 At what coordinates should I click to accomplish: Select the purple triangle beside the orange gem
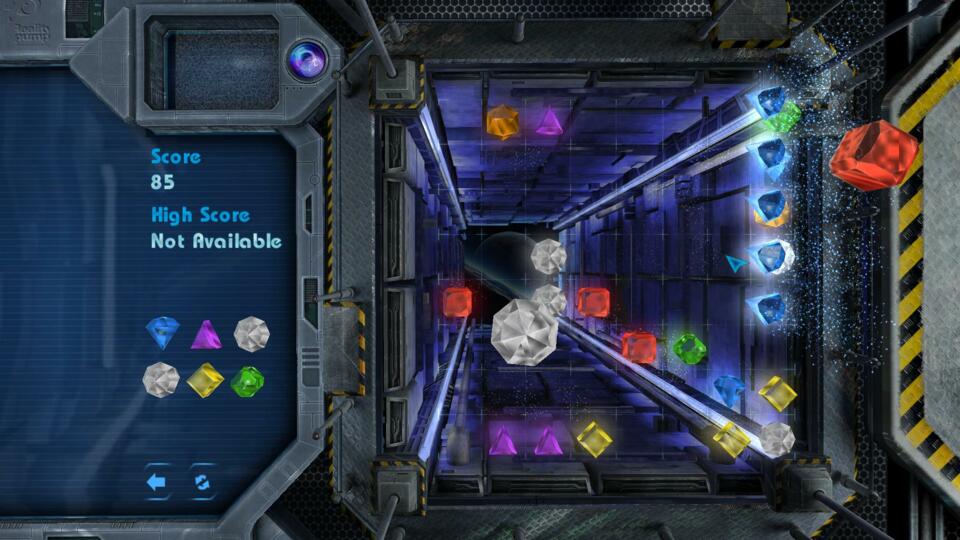pyautogui.click(x=548, y=122)
